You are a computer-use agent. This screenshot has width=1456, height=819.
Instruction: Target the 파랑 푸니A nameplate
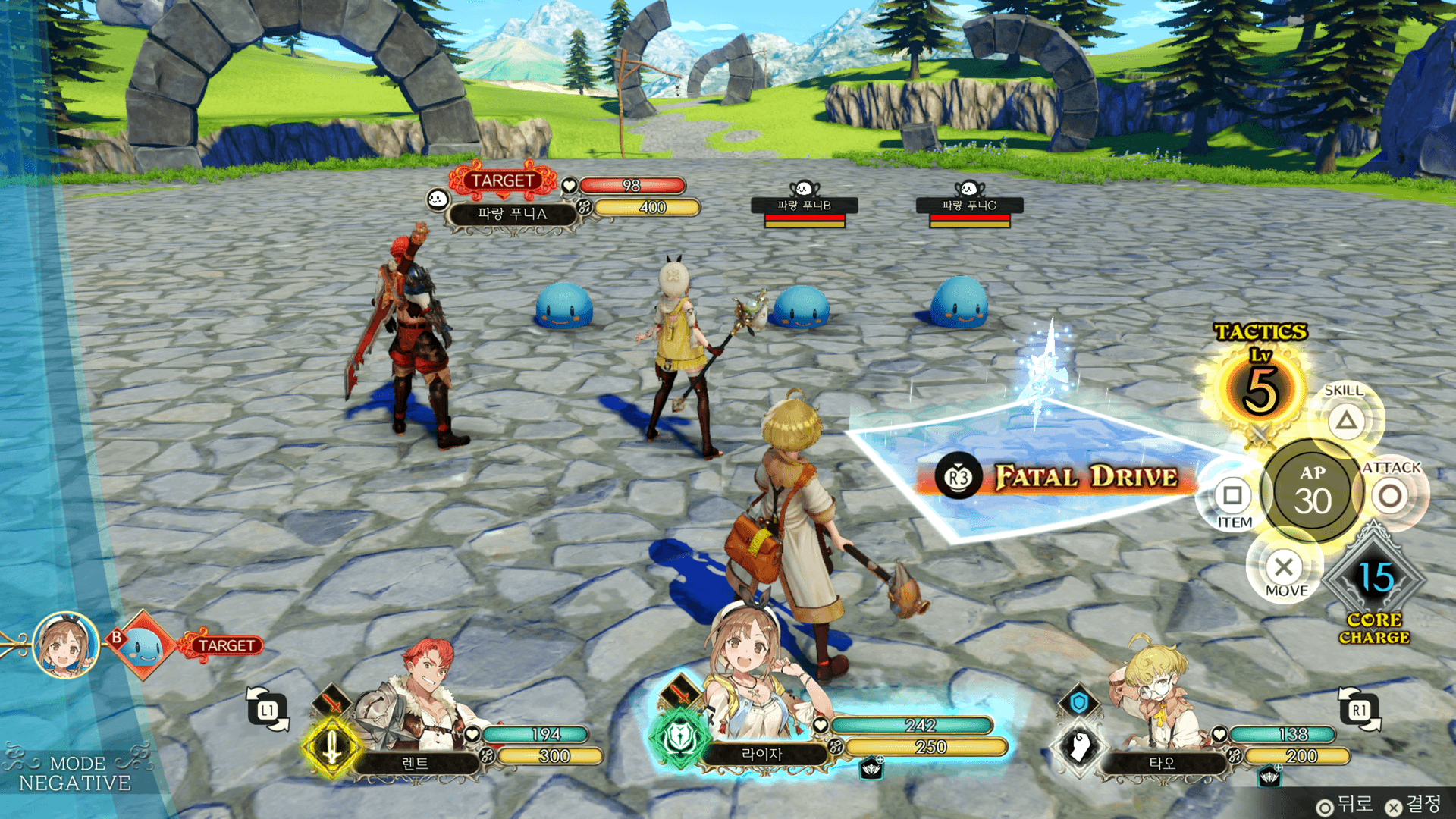(x=512, y=214)
